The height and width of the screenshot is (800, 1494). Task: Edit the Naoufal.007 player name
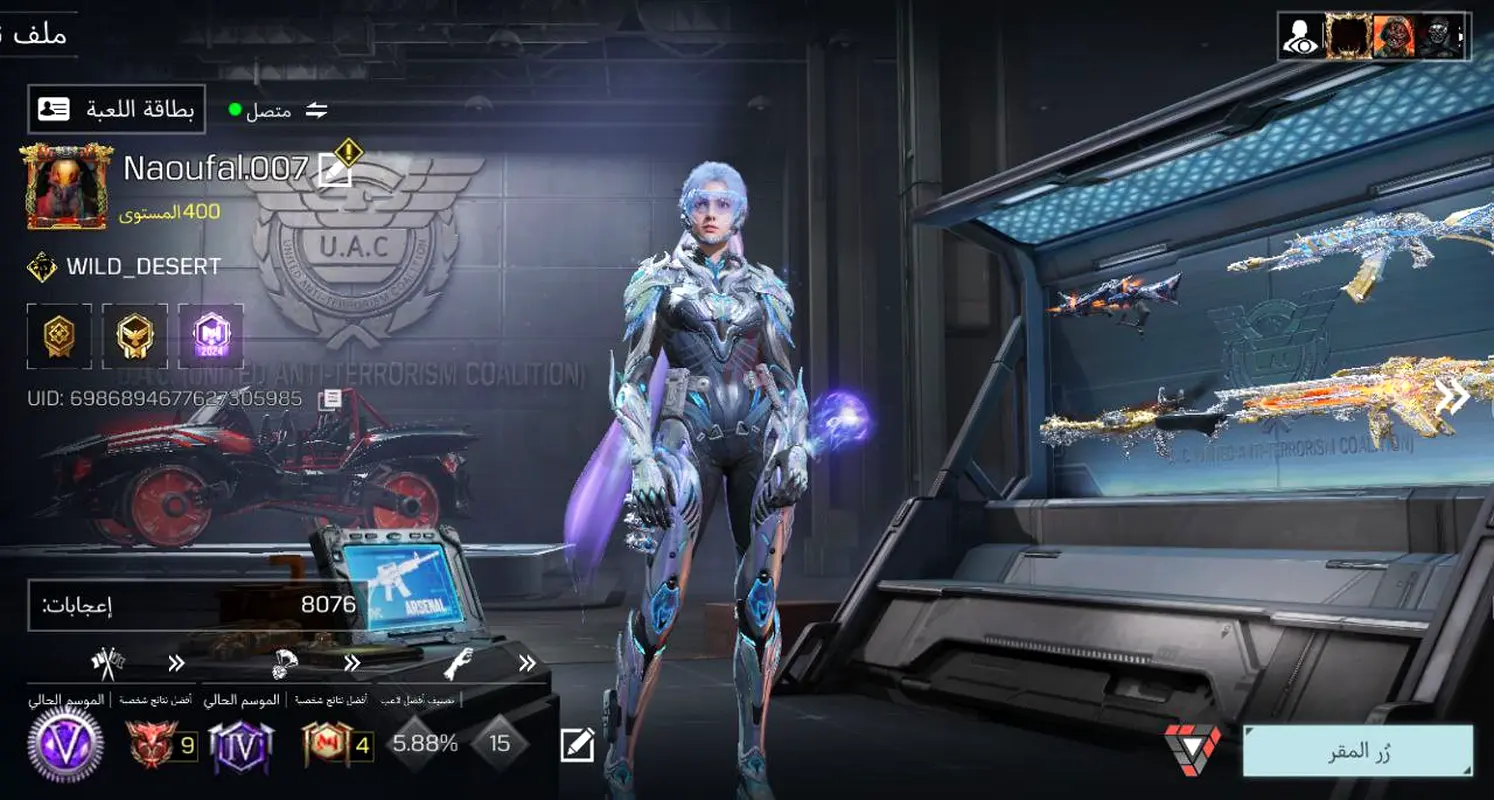click(x=334, y=171)
